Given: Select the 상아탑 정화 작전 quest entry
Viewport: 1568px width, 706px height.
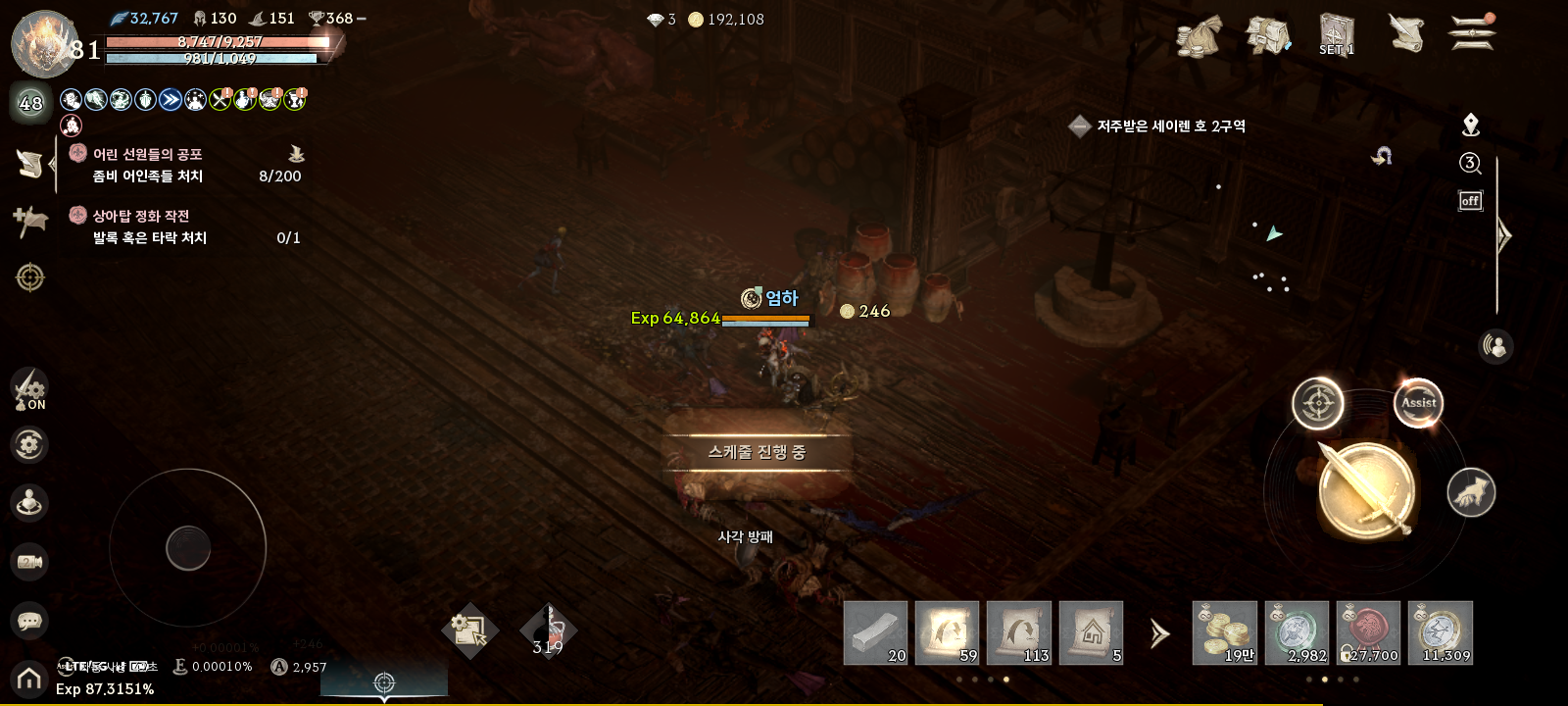Looking at the screenshot, I should [141, 216].
